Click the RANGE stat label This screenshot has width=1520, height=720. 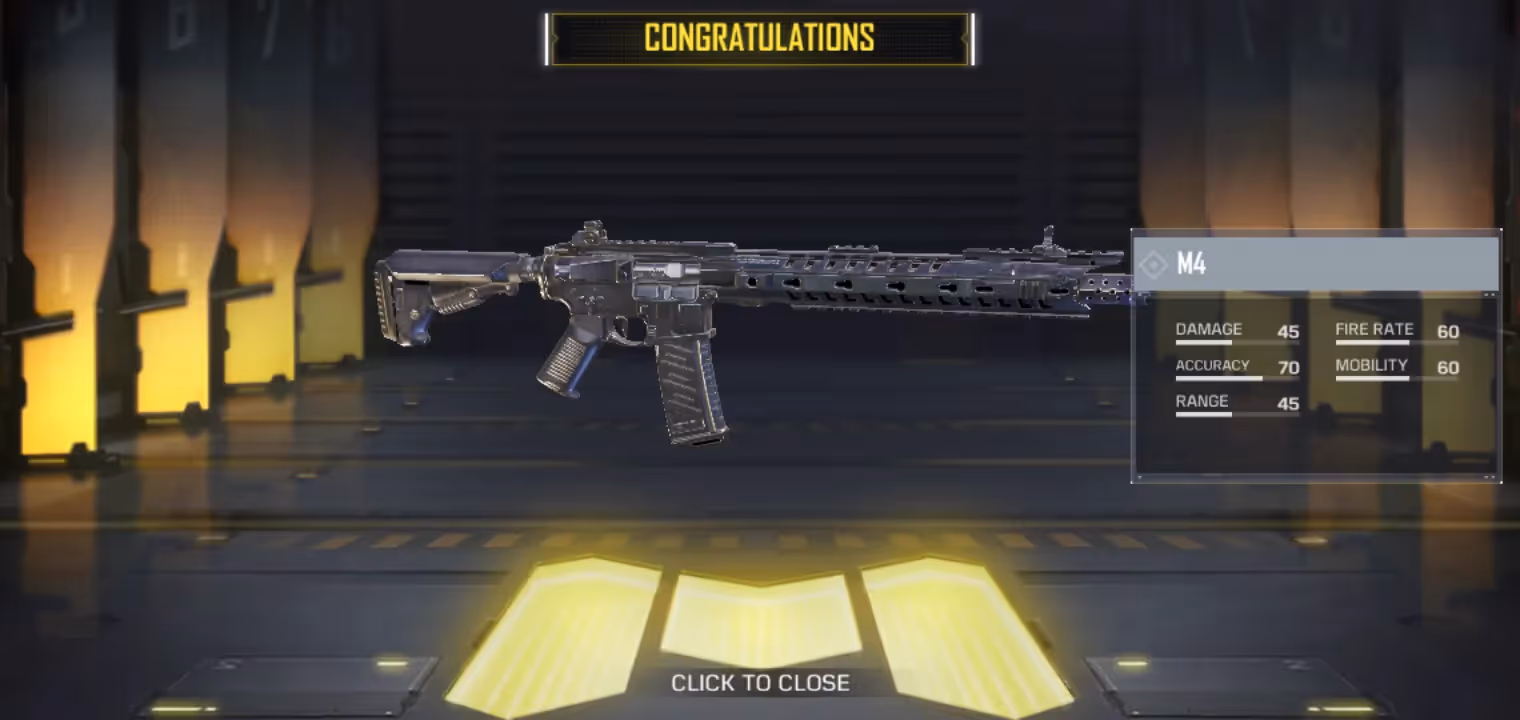click(1203, 401)
